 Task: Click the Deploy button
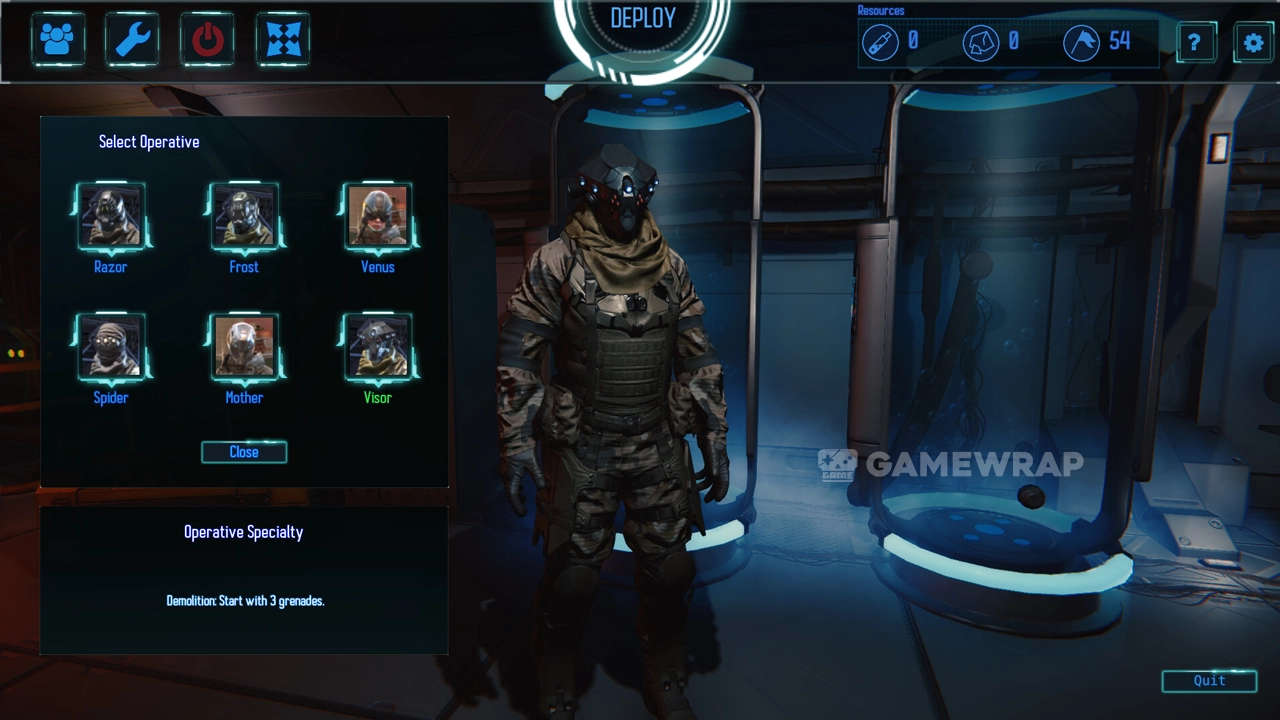pos(643,20)
